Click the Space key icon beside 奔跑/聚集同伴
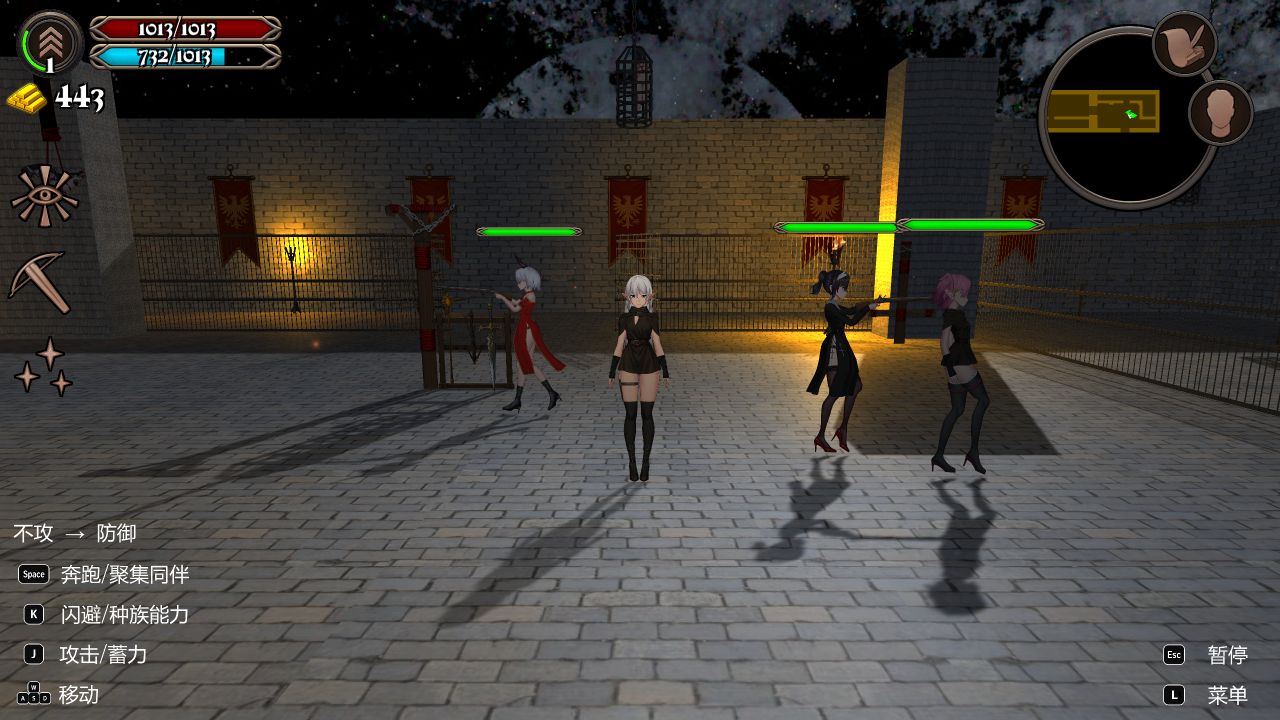 click(x=33, y=574)
